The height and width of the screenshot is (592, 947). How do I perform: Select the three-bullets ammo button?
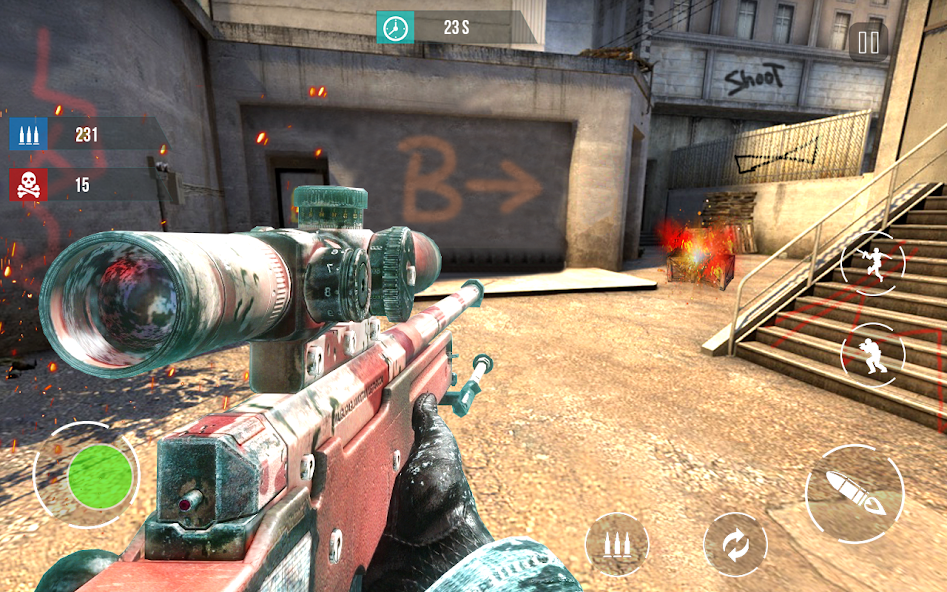click(x=617, y=545)
